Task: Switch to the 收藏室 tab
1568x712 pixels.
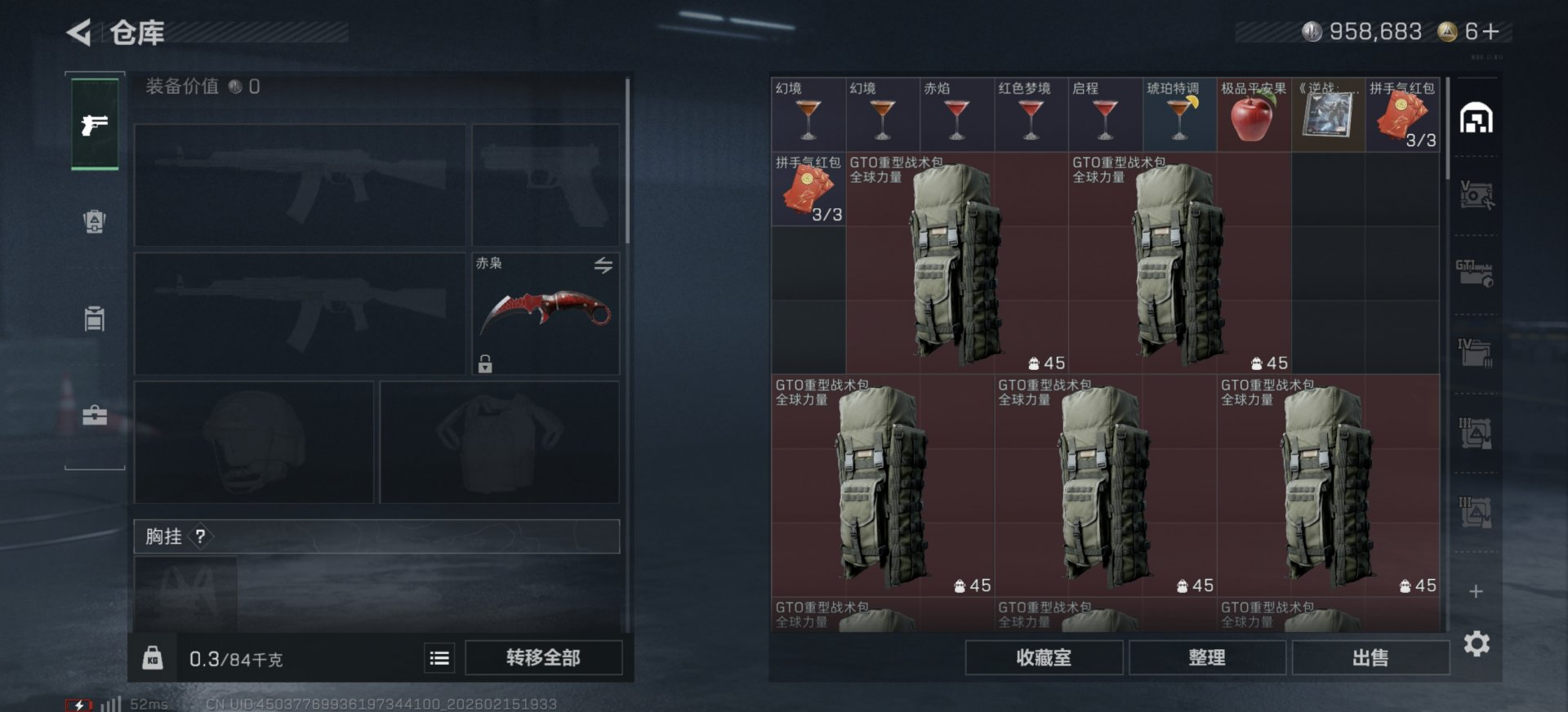Action: 1043,657
